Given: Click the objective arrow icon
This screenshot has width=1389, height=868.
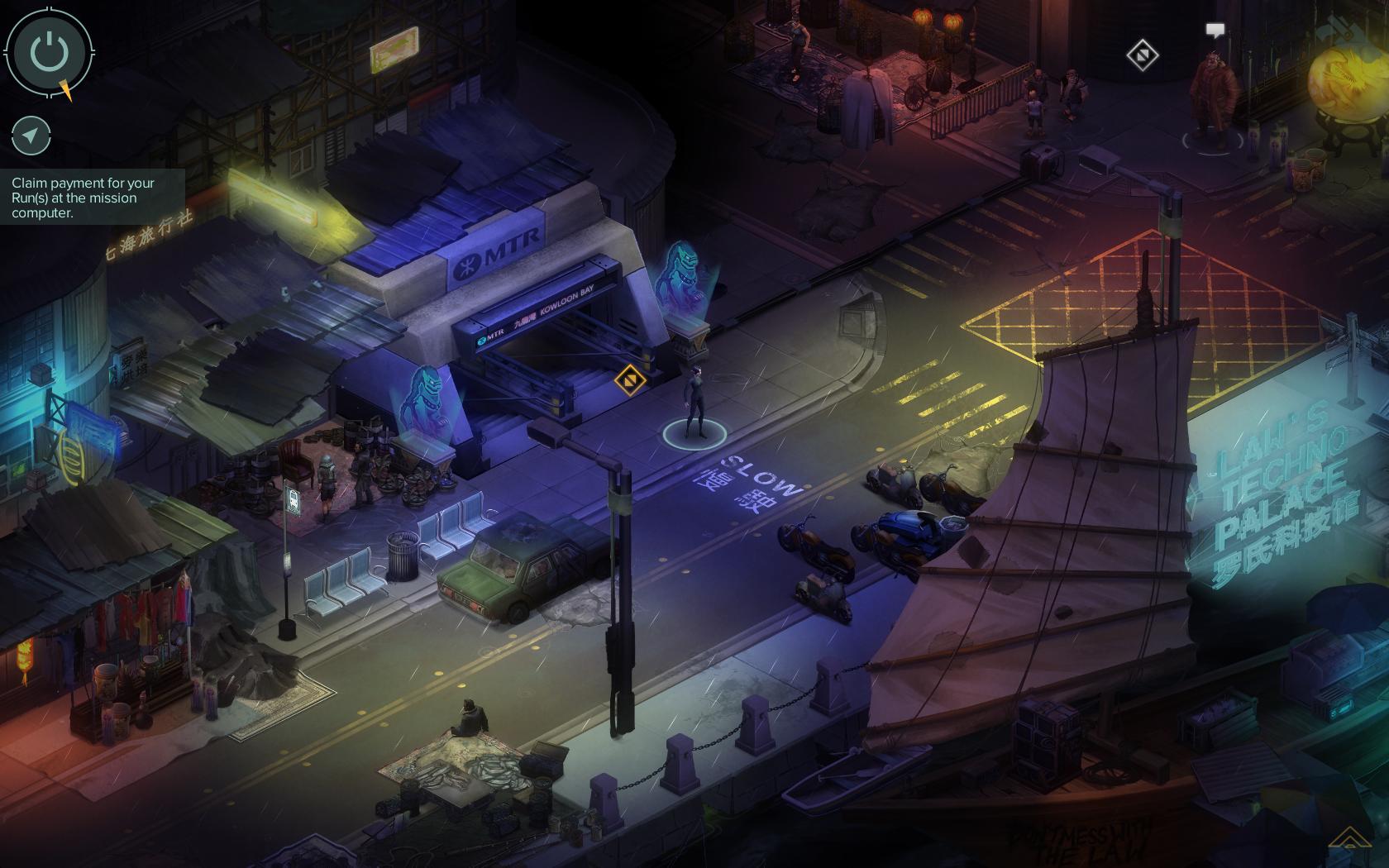Looking at the screenshot, I should point(31,136).
